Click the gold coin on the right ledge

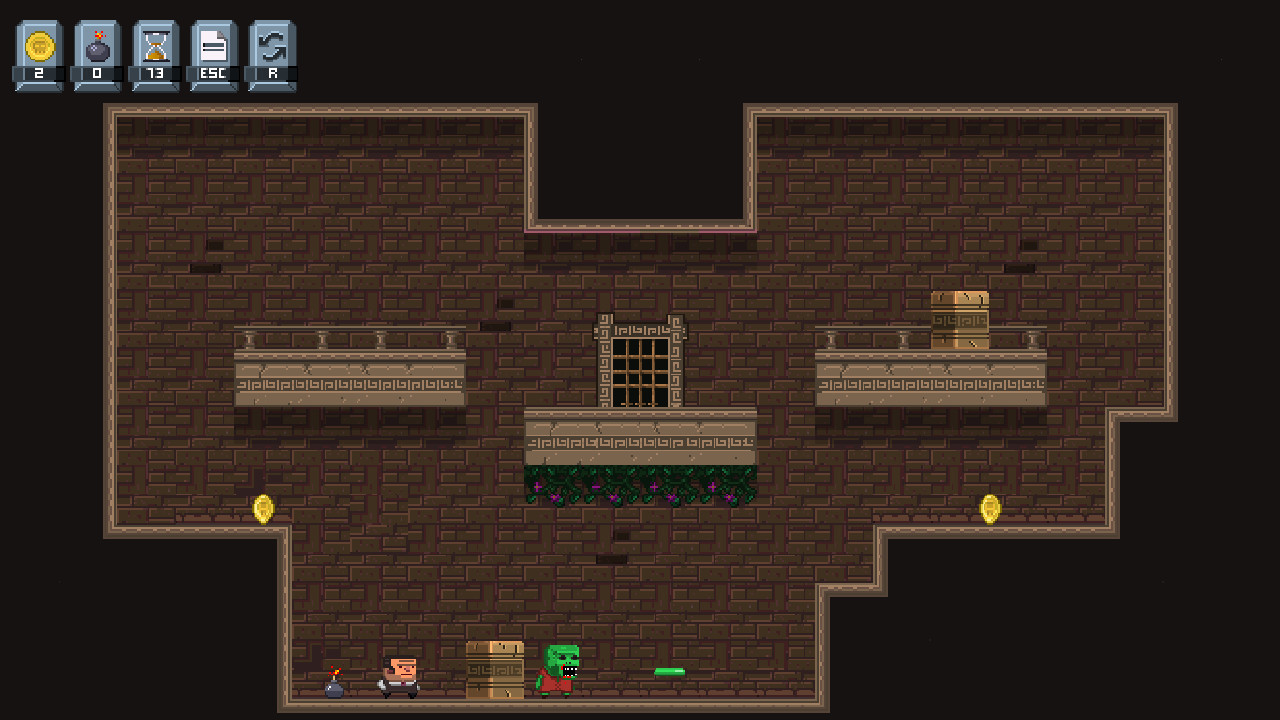point(990,509)
